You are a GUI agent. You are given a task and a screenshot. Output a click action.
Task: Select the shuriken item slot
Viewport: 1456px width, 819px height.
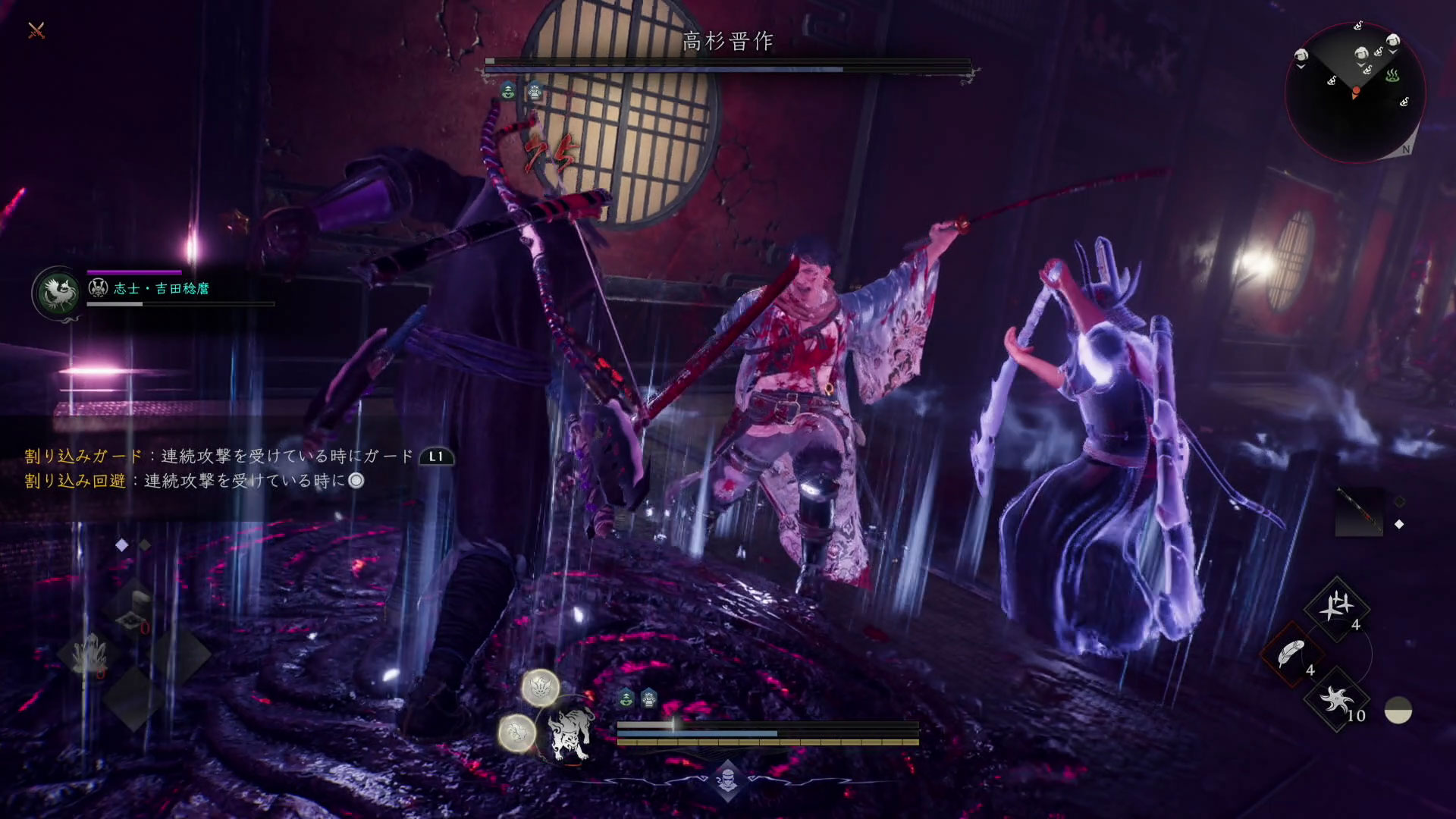(1336, 699)
